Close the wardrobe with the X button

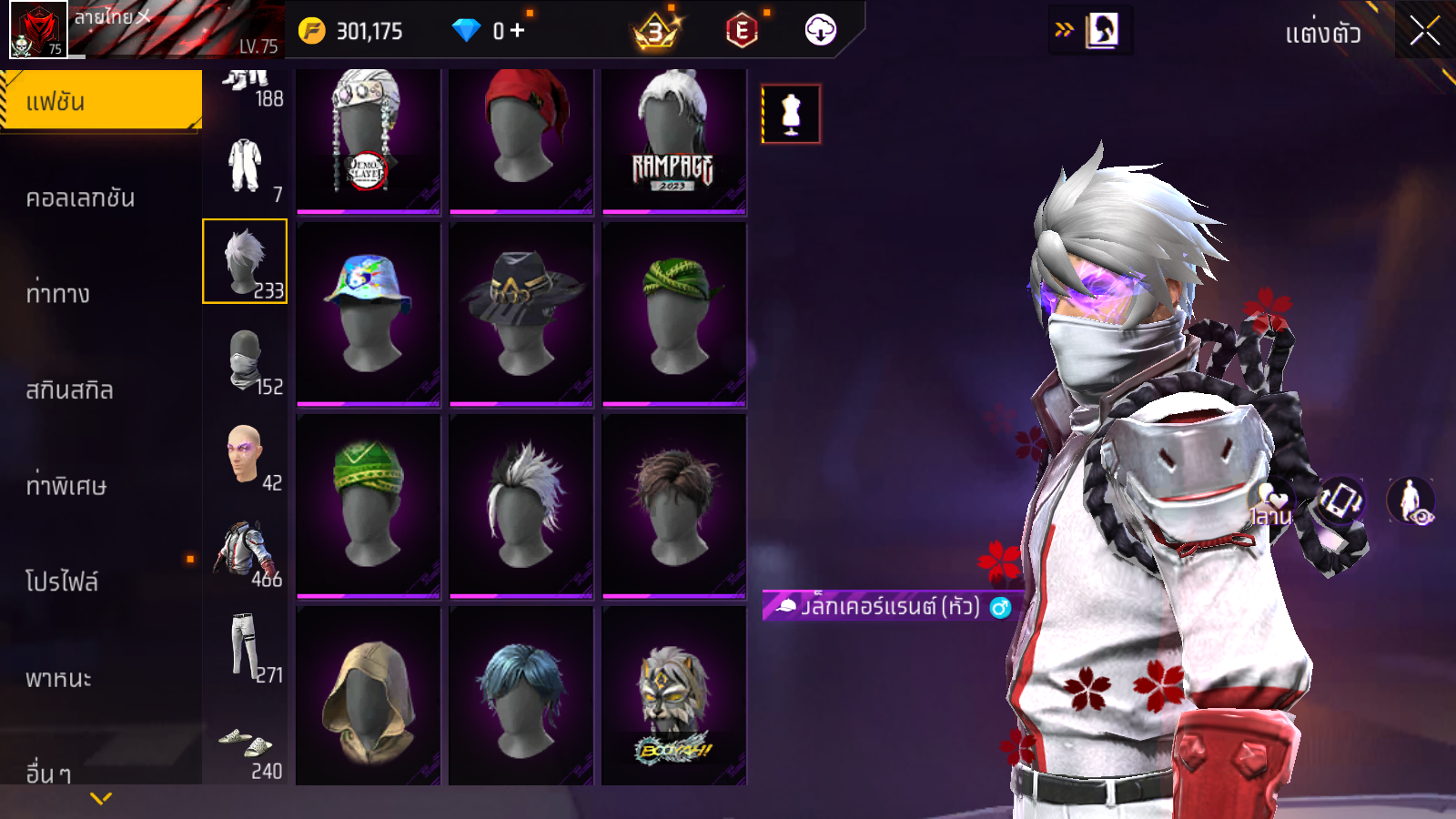pyautogui.click(x=1424, y=31)
